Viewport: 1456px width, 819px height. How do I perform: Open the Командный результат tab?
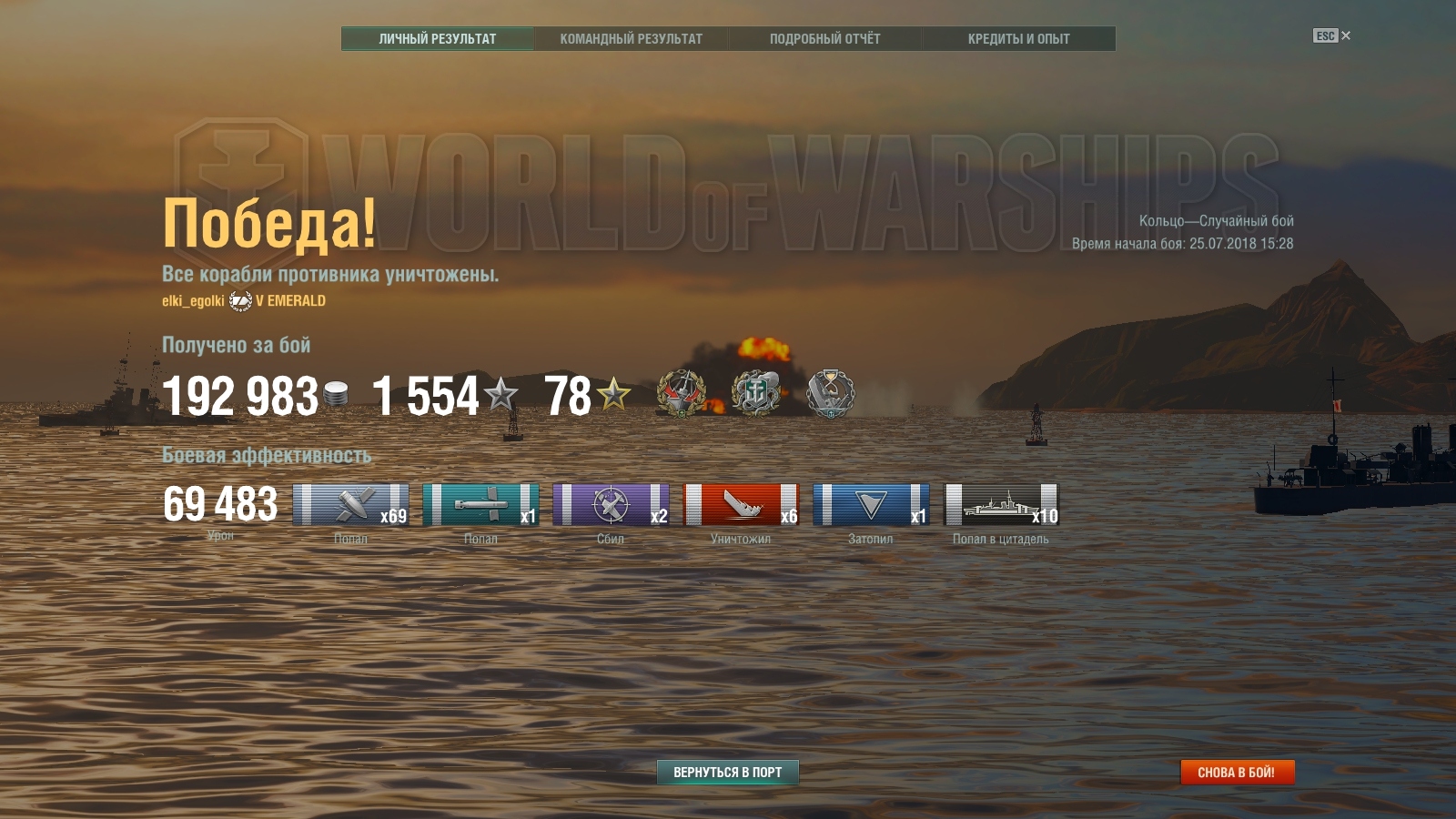pos(631,38)
